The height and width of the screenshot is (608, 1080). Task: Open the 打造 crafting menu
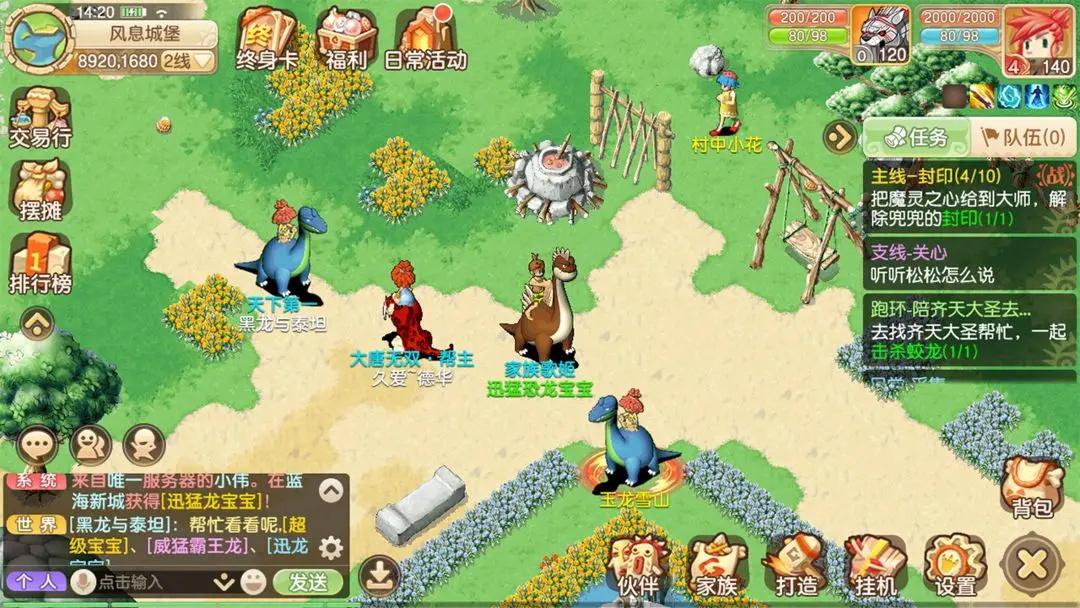[795, 567]
